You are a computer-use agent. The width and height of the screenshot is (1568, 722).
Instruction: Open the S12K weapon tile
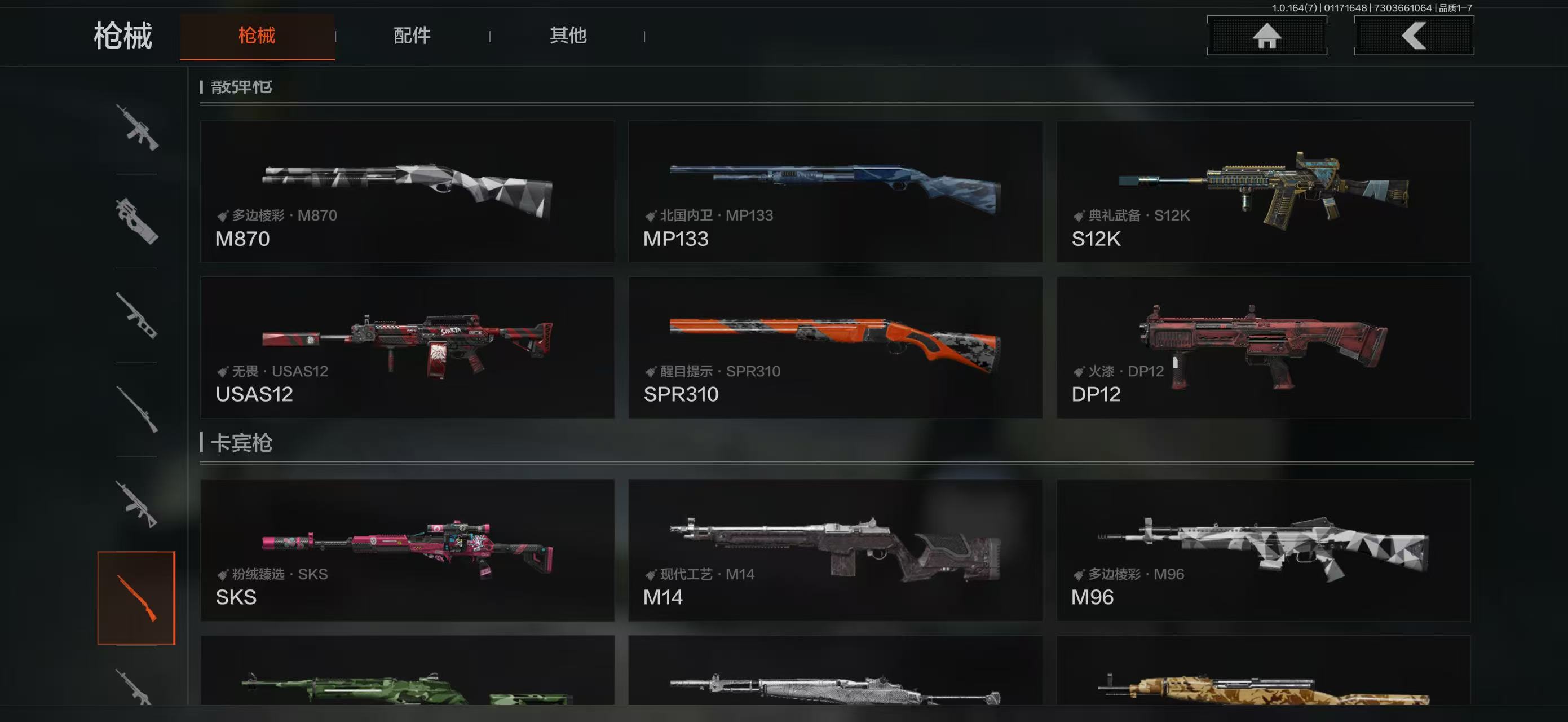[1264, 191]
